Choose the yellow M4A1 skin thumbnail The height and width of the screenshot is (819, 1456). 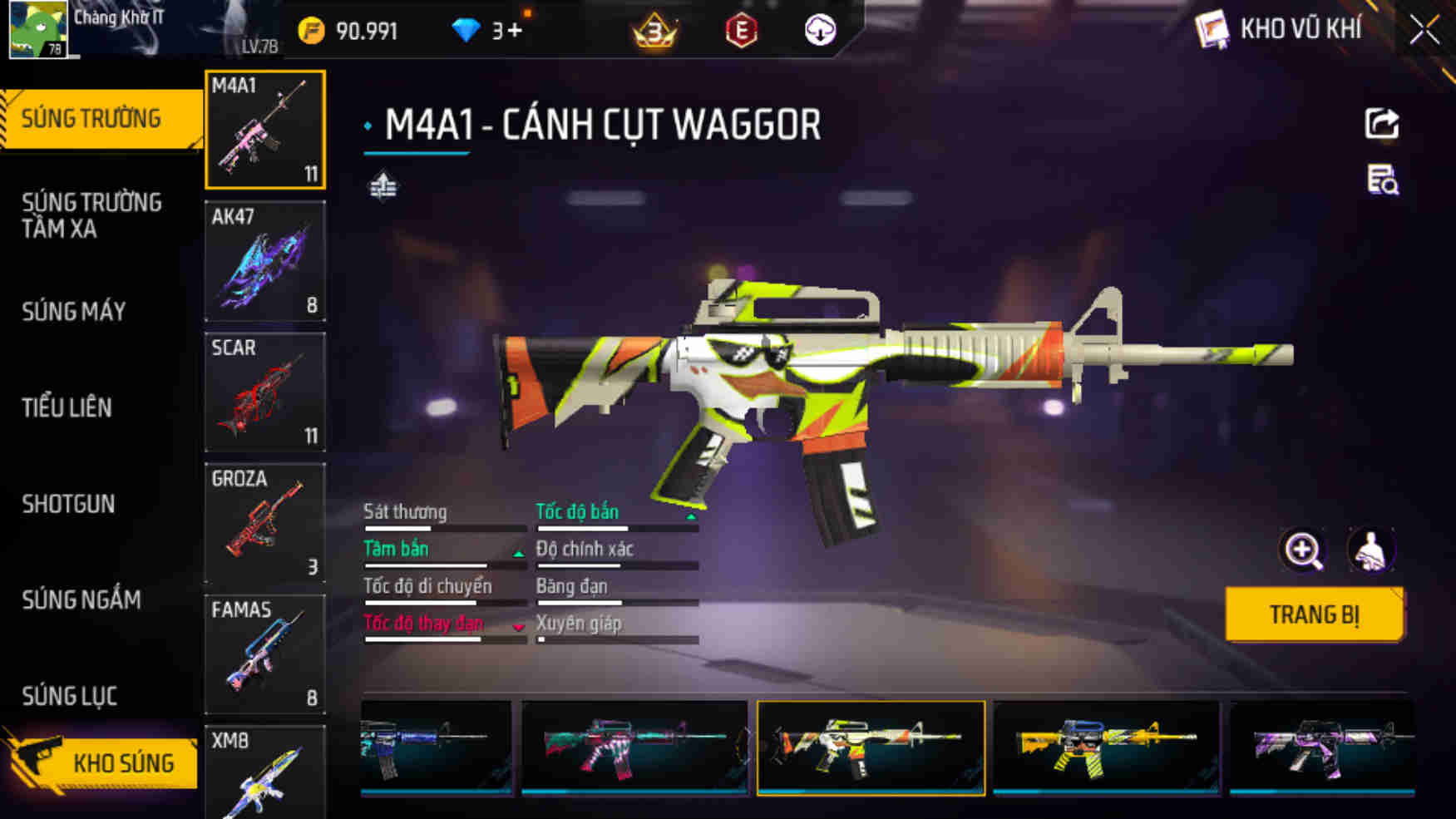[x=1106, y=747]
